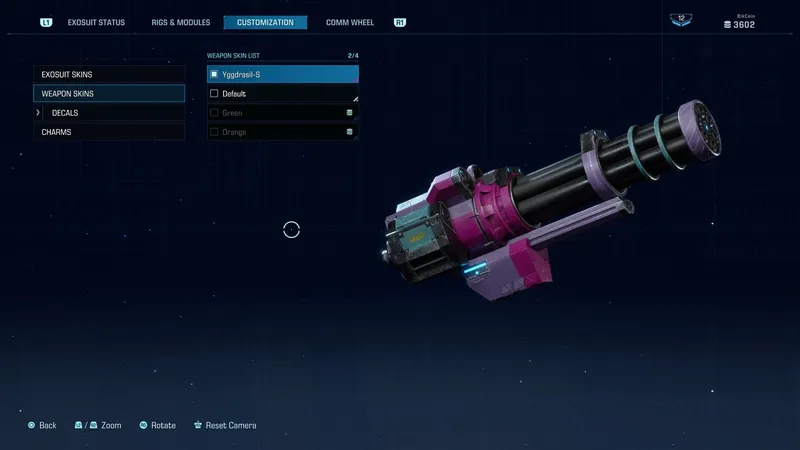Open the Rigs & Modules tab

181,22
